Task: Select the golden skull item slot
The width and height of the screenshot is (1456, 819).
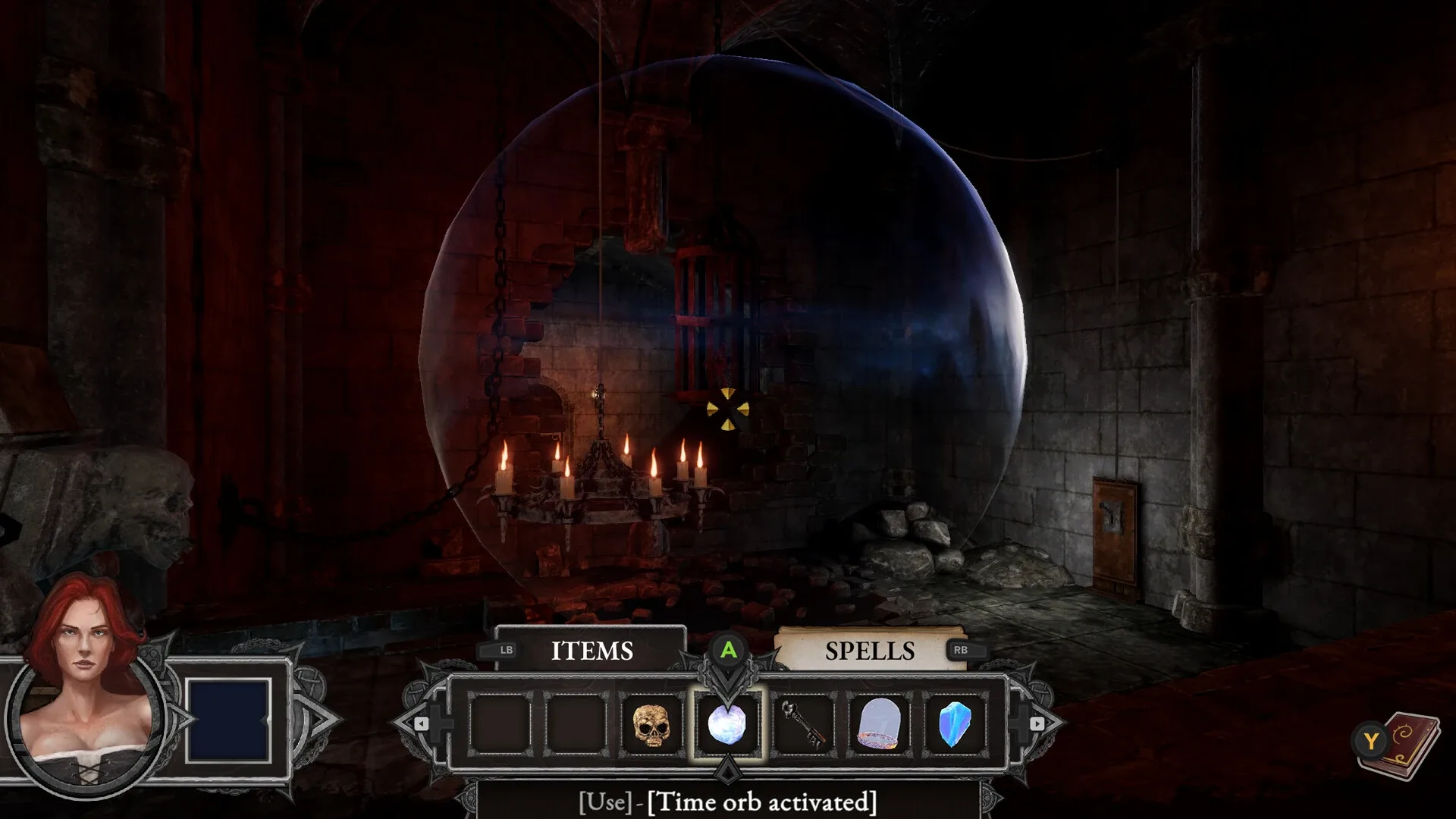Action: coord(651,724)
